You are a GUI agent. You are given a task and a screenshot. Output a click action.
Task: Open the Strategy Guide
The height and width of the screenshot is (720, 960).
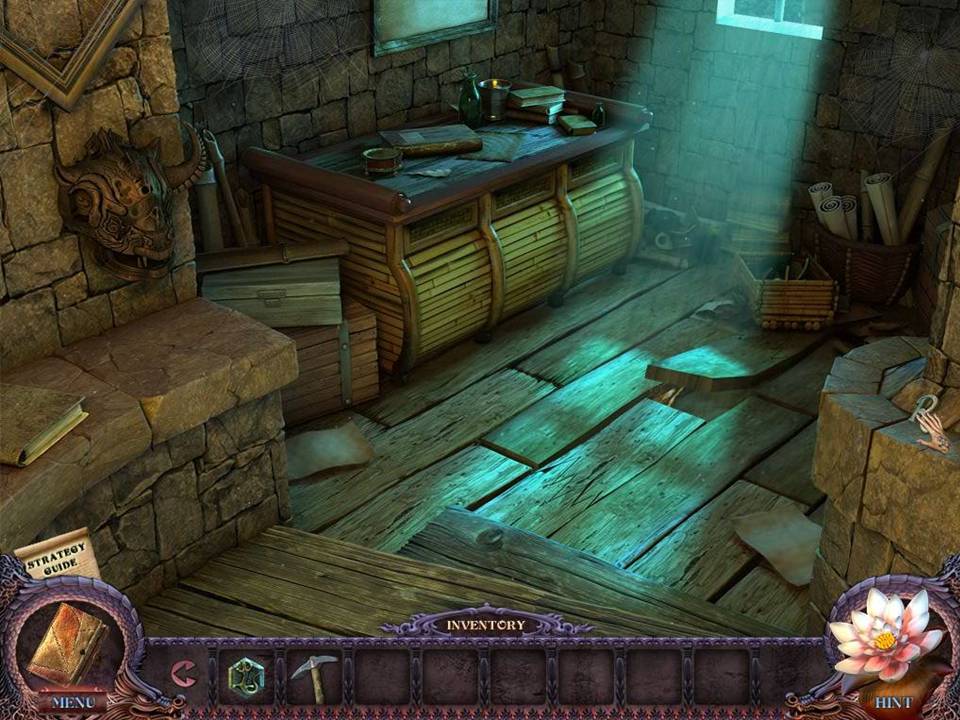(56, 554)
